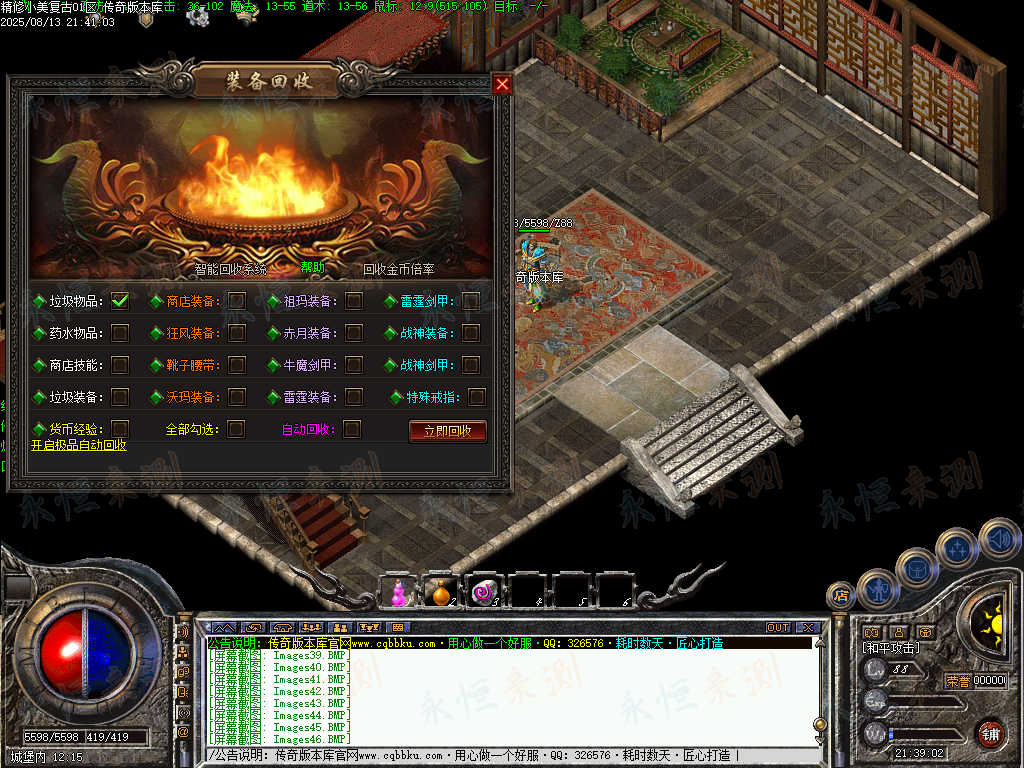The width and height of the screenshot is (1024, 768).
Task: Select the purple swirl item hotbar slot
Action: coord(486,592)
